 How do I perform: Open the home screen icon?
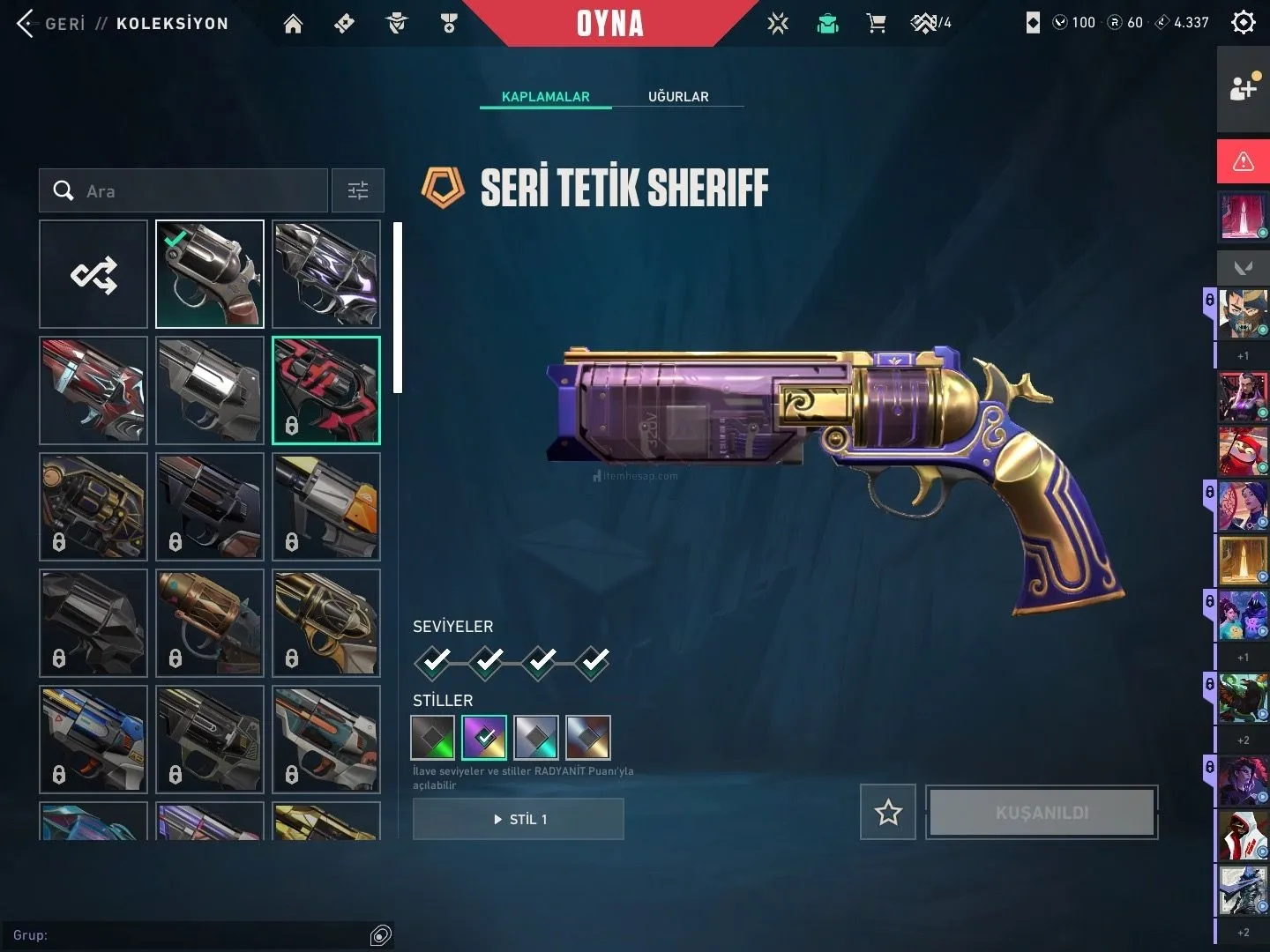click(293, 24)
